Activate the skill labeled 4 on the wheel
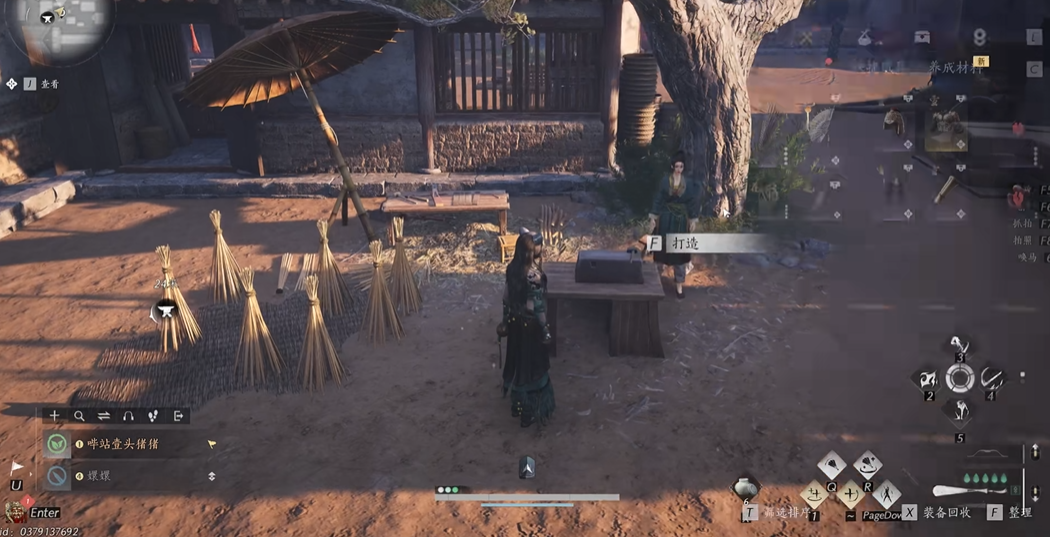This screenshot has width=1050, height=537. tap(992, 378)
